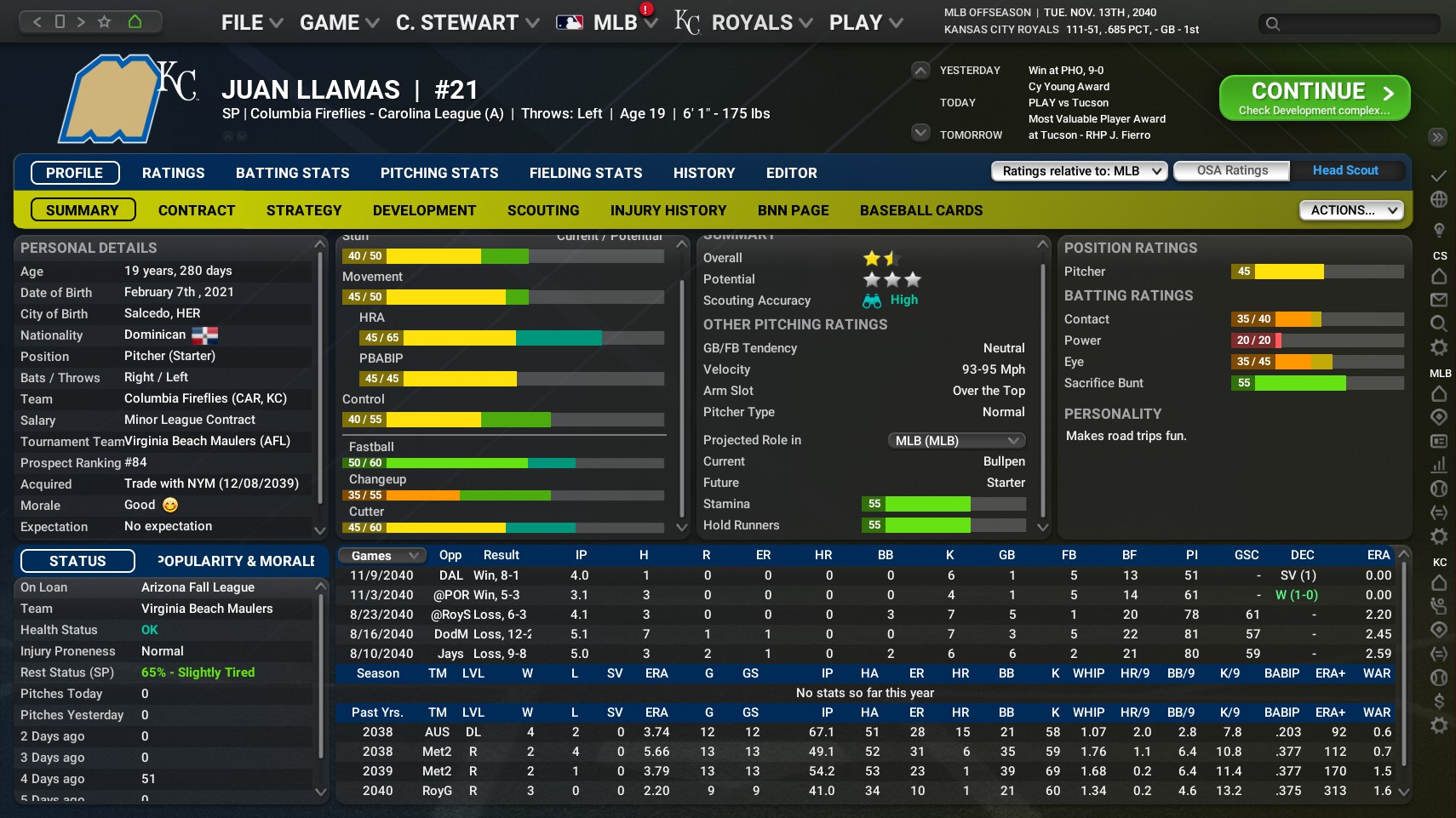1456x818 pixels.
Task: Expand the ACTIONS... dropdown menu
Action: [x=1350, y=209]
